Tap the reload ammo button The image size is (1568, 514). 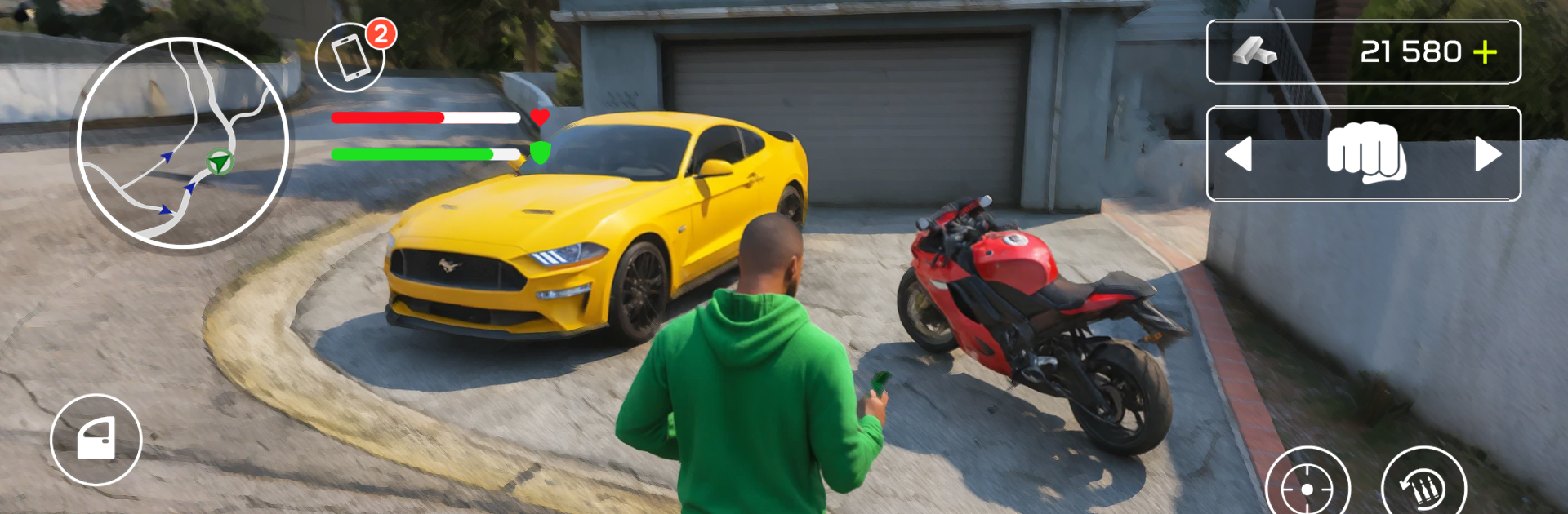point(1423,487)
